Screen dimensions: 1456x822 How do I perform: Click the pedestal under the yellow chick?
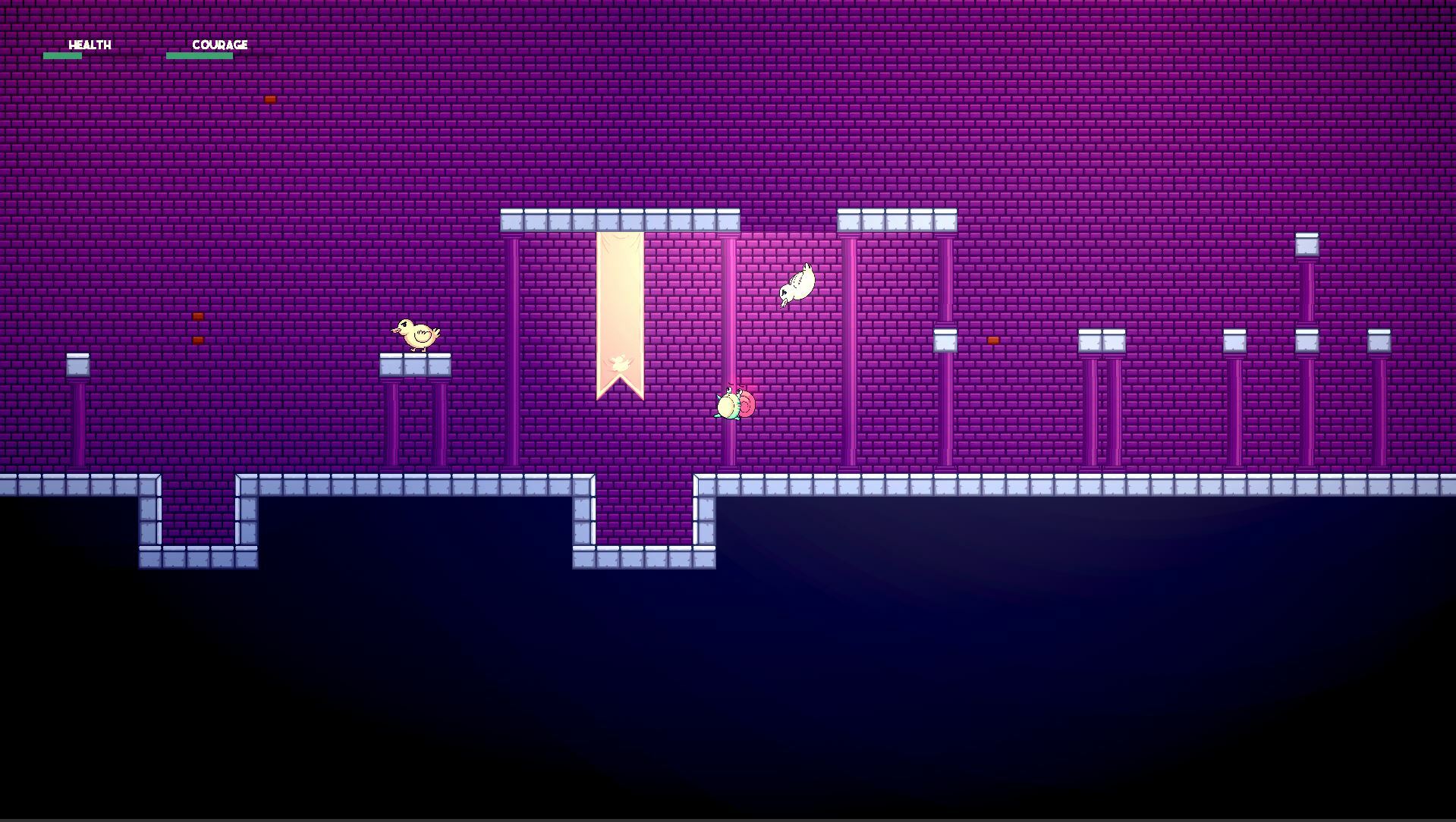pyautogui.click(x=417, y=365)
